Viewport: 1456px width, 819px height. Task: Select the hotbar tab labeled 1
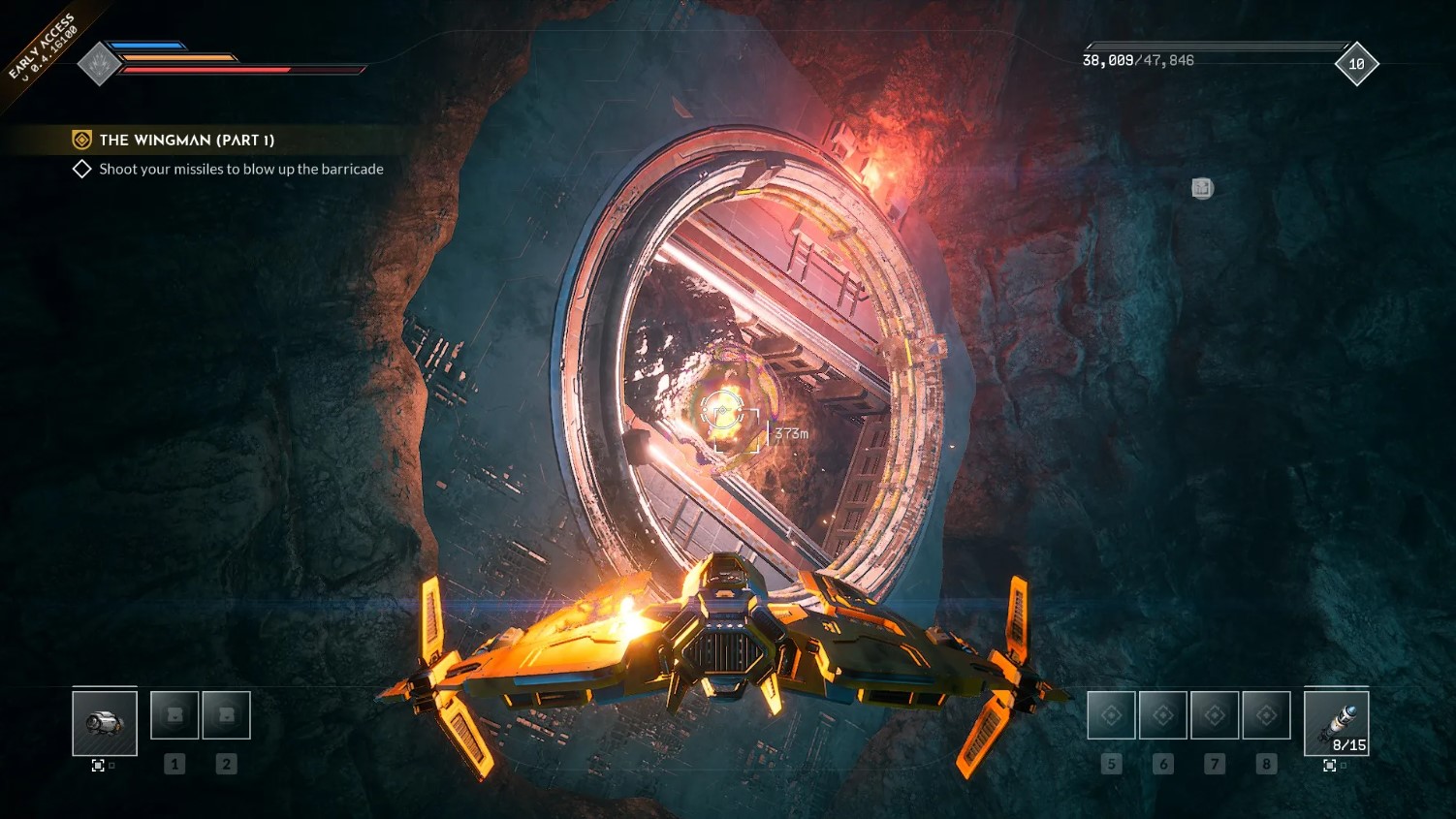(x=174, y=764)
